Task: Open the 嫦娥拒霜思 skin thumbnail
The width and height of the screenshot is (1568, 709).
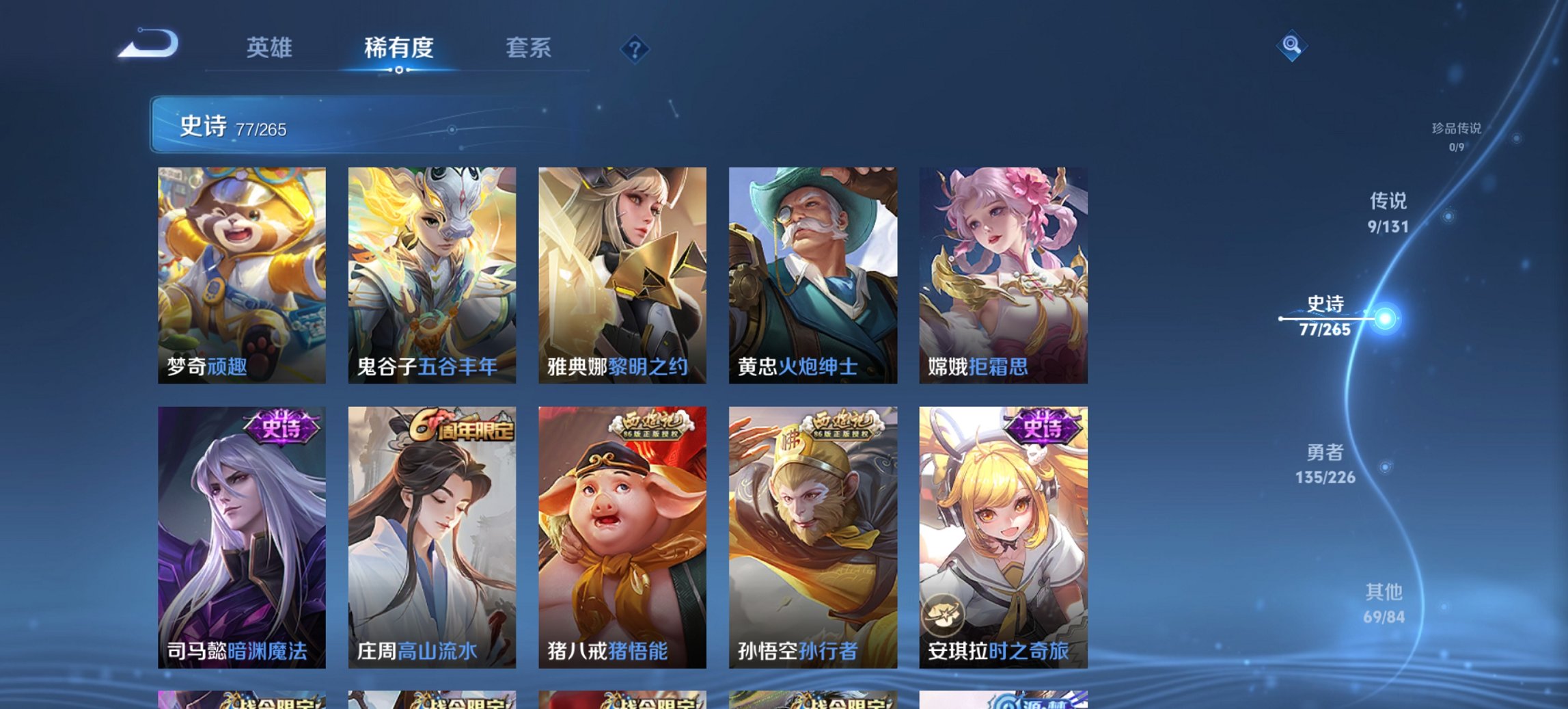Action: pyautogui.click(x=1004, y=273)
